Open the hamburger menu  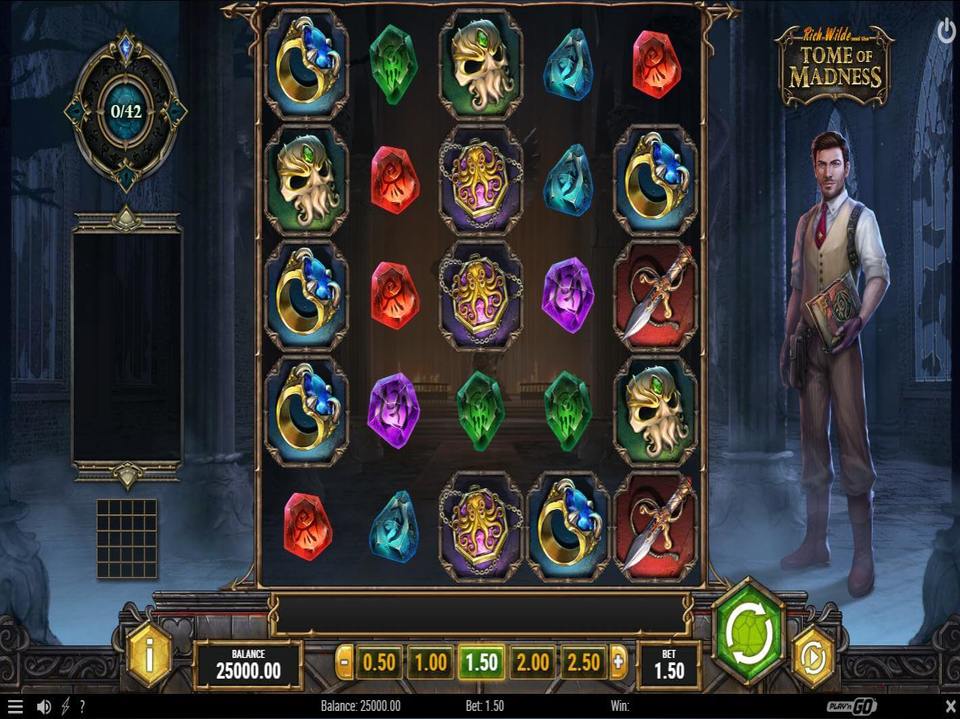(x=15, y=707)
